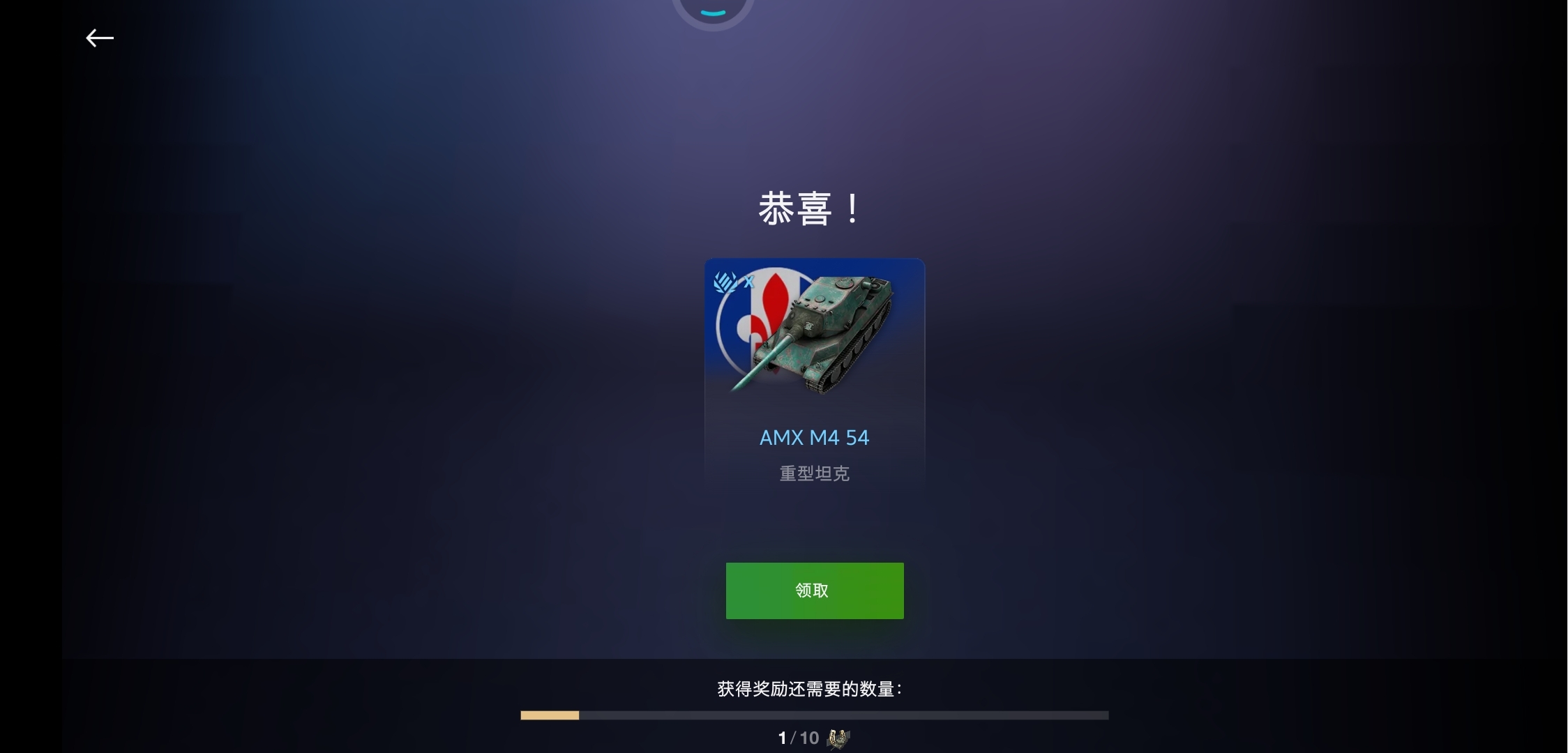Open the AMX M4 54 tank name link
This screenshot has width=1568, height=753.
click(814, 437)
